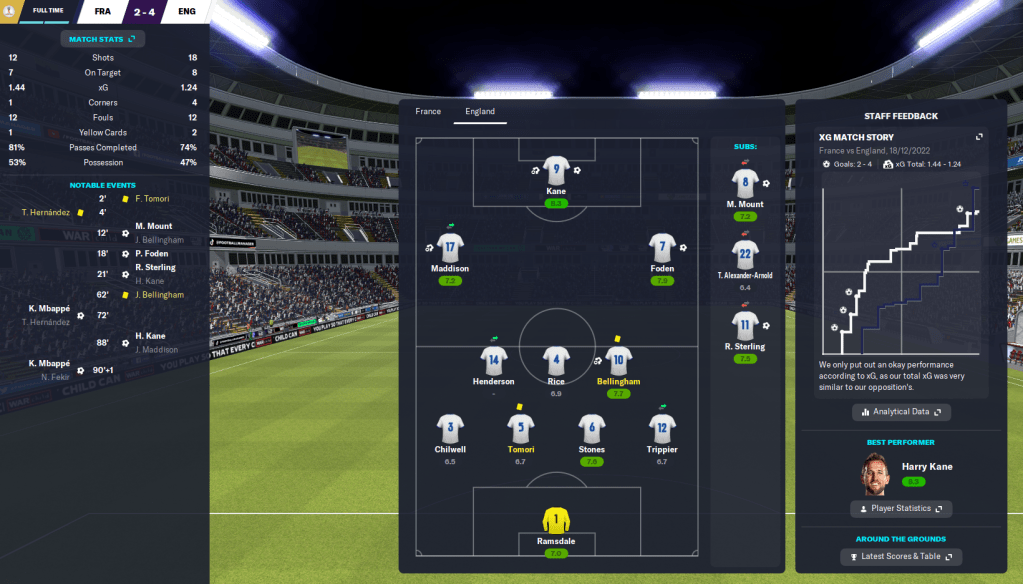
Task: Switch to the France lineup tab
Action: tap(428, 111)
